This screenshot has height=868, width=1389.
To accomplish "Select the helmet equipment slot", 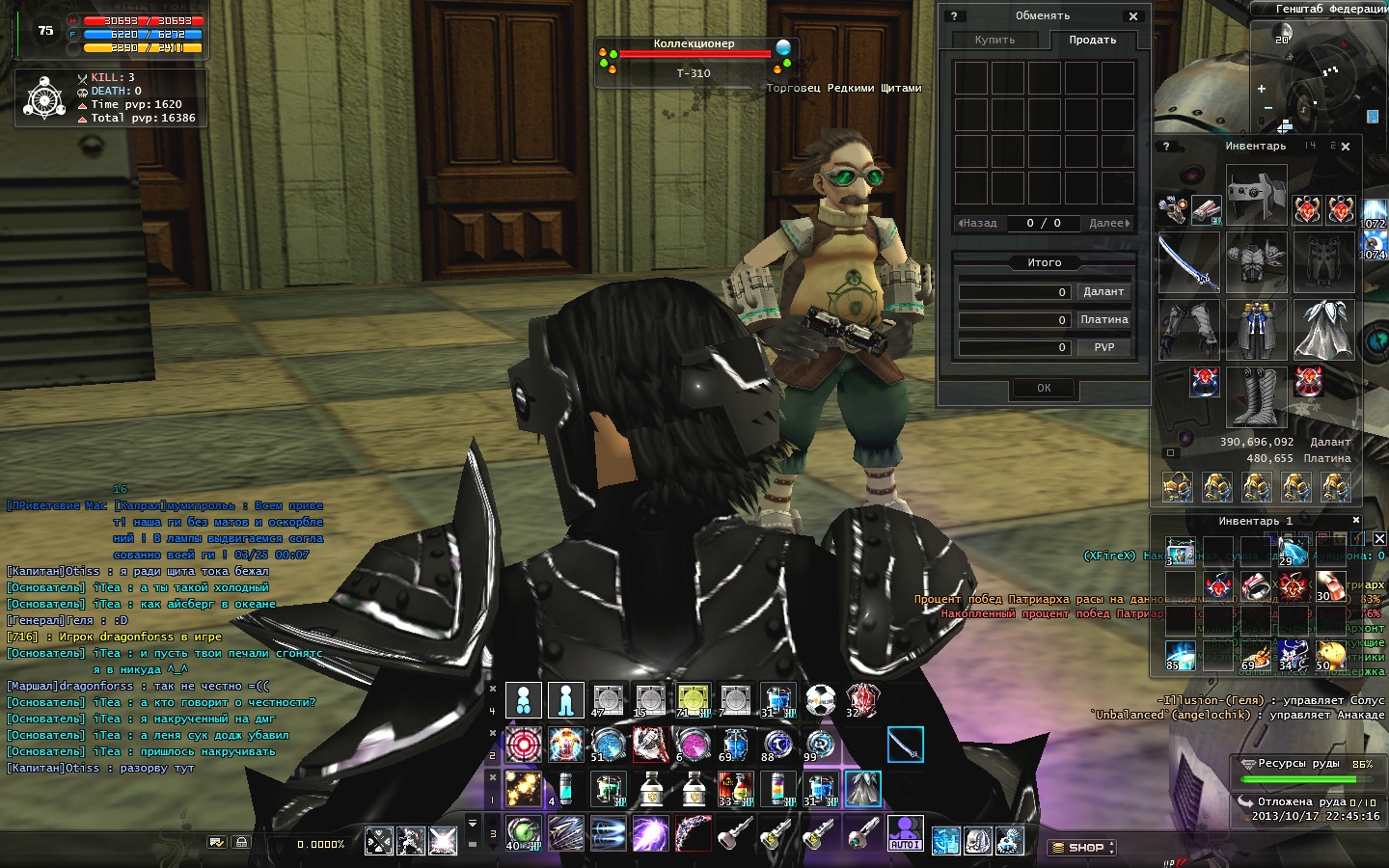I will 1256,194.
